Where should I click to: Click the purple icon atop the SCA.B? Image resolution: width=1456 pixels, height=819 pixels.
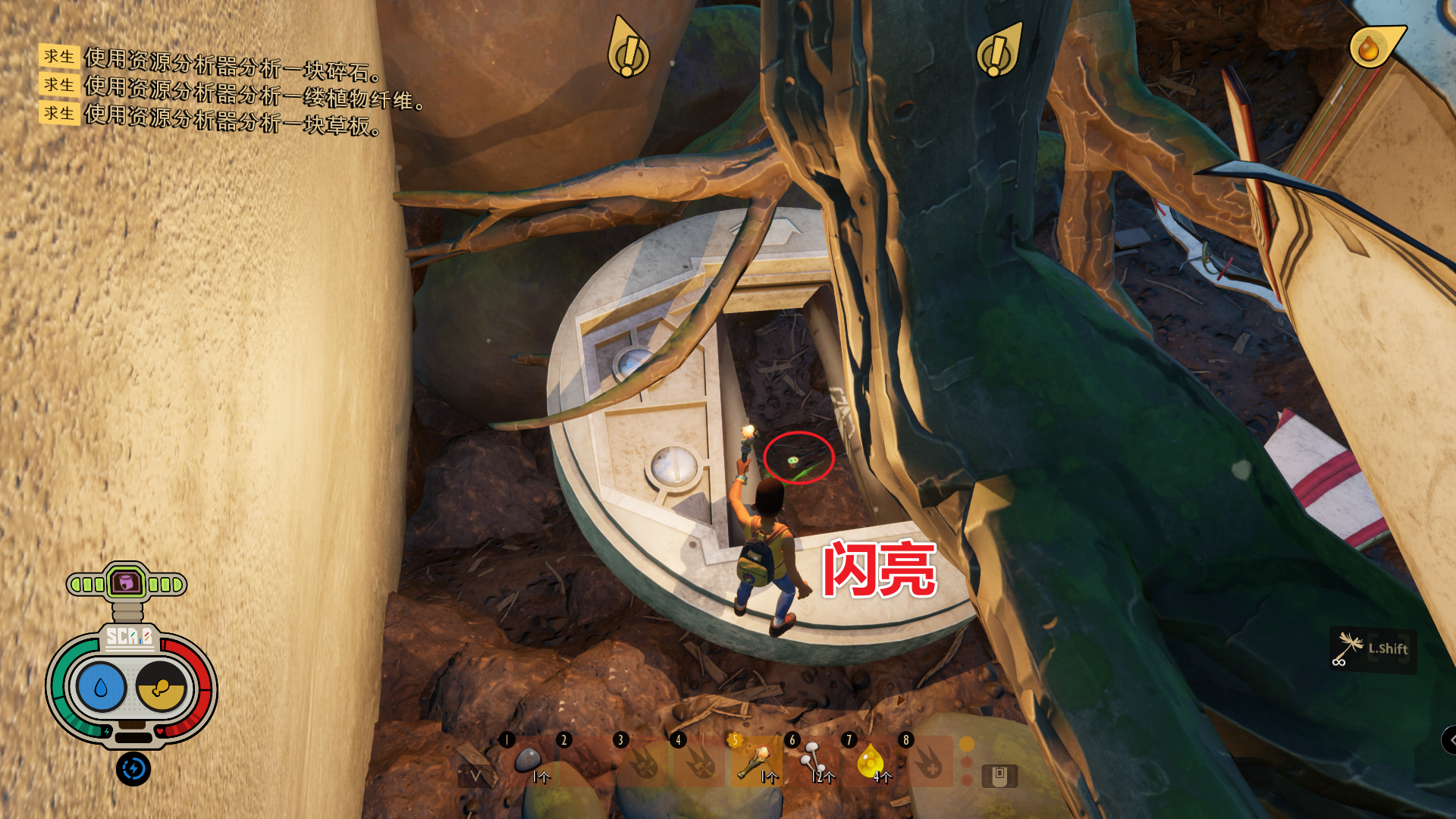[x=126, y=583]
